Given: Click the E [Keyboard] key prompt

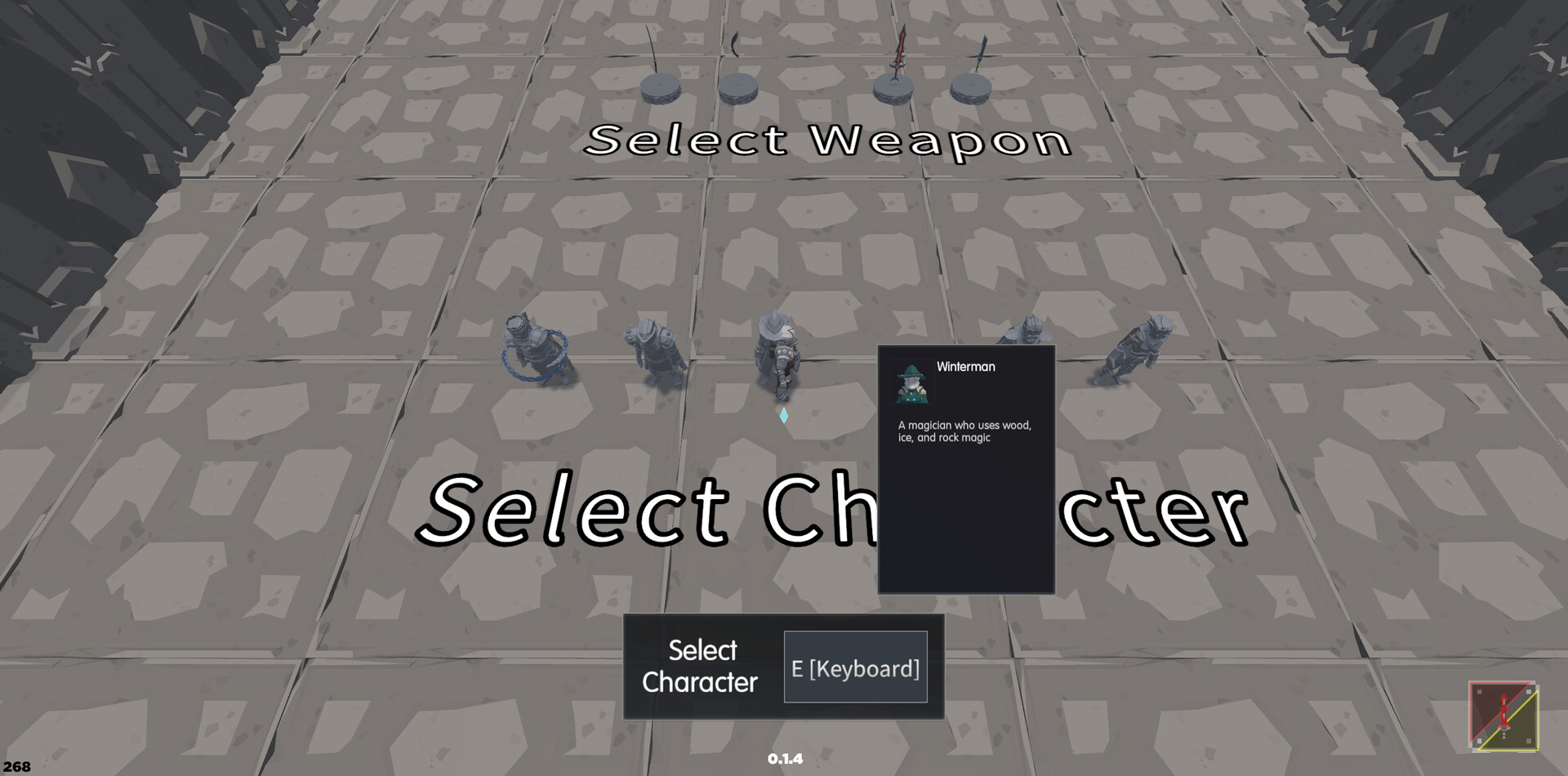Looking at the screenshot, I should pyautogui.click(x=856, y=667).
